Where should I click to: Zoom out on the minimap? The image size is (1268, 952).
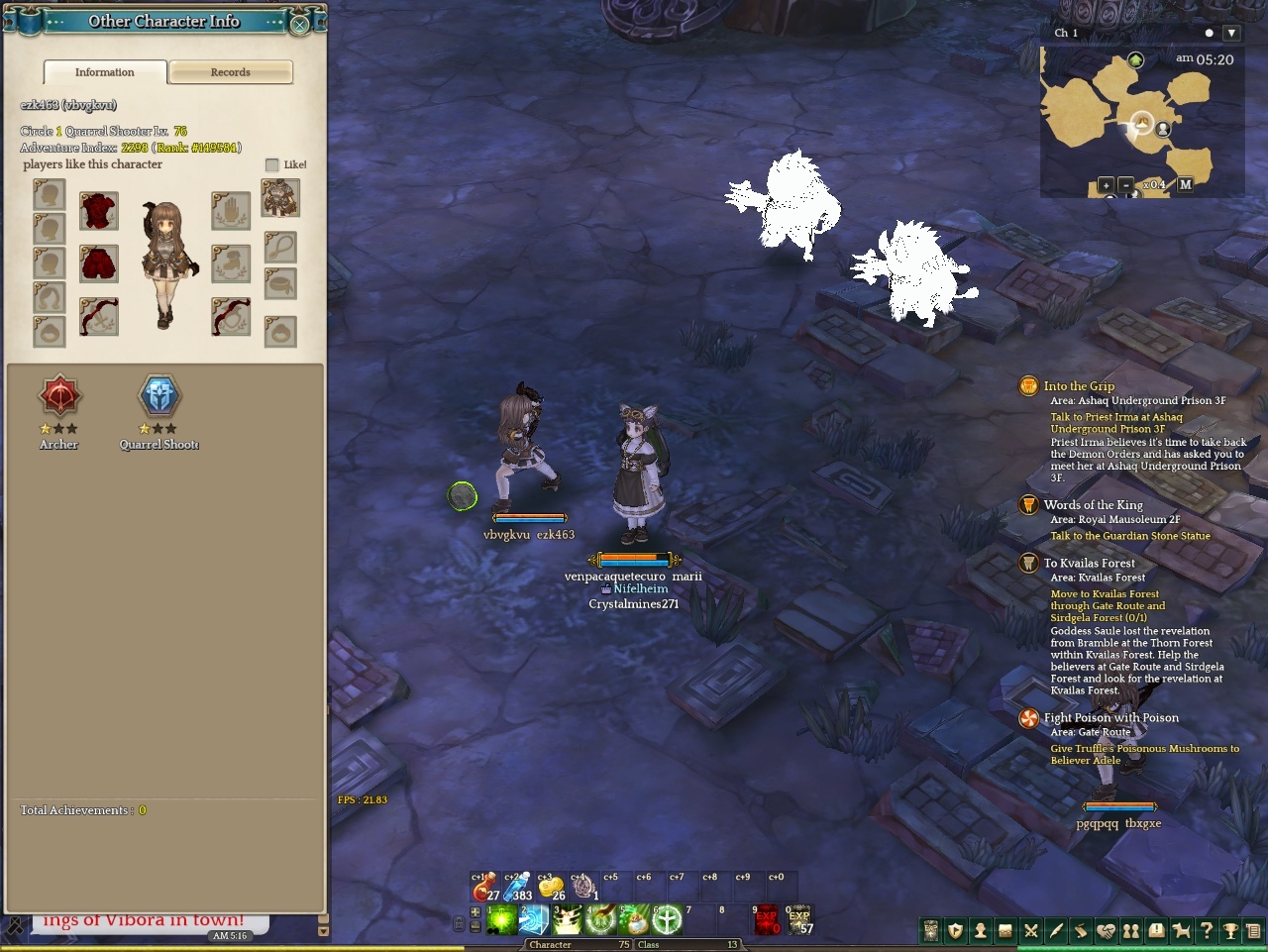[x=1125, y=185]
